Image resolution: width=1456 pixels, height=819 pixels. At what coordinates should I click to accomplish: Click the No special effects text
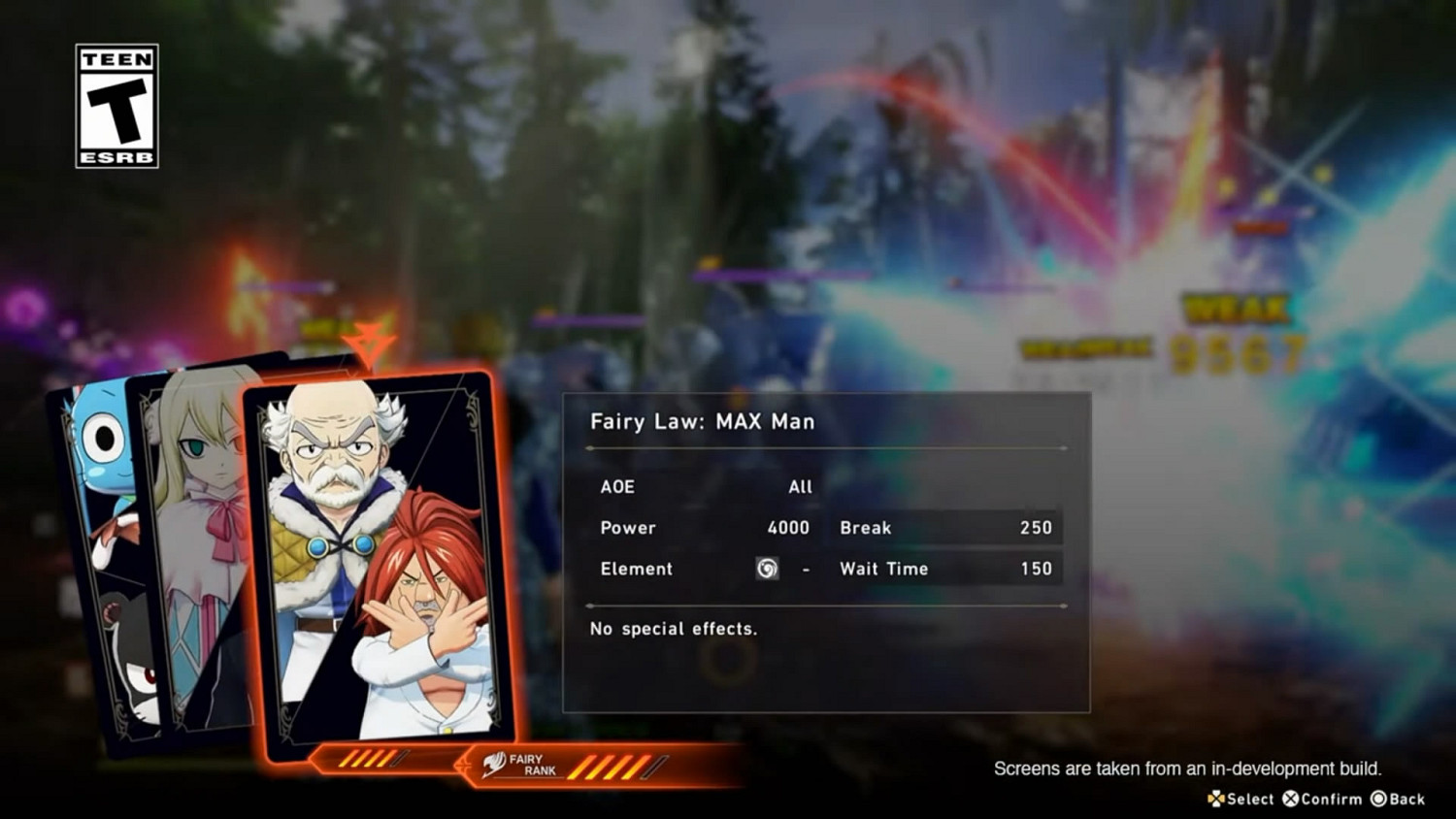[x=673, y=629]
